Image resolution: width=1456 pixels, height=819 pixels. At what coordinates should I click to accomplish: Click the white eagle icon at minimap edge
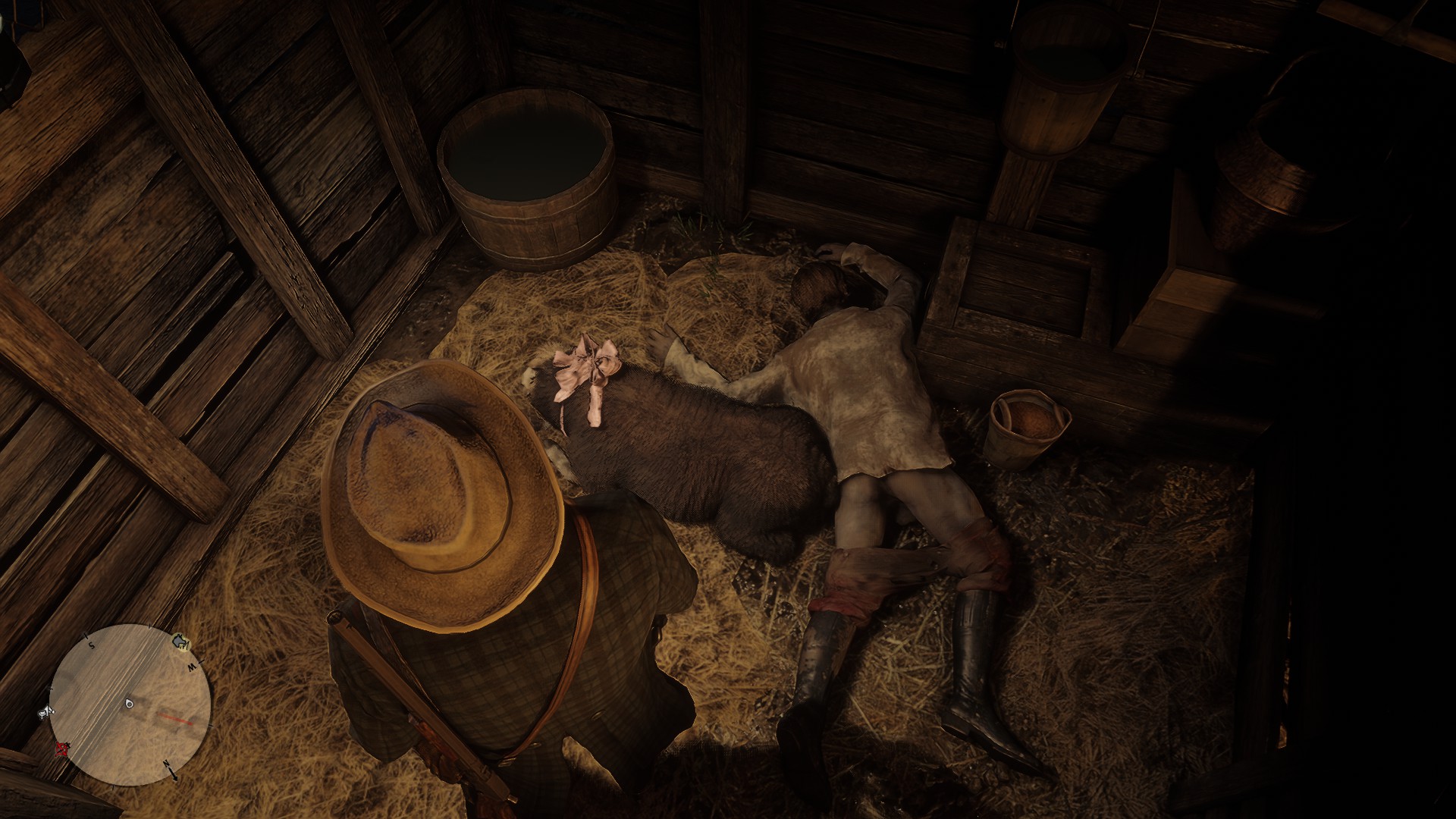[x=47, y=711]
